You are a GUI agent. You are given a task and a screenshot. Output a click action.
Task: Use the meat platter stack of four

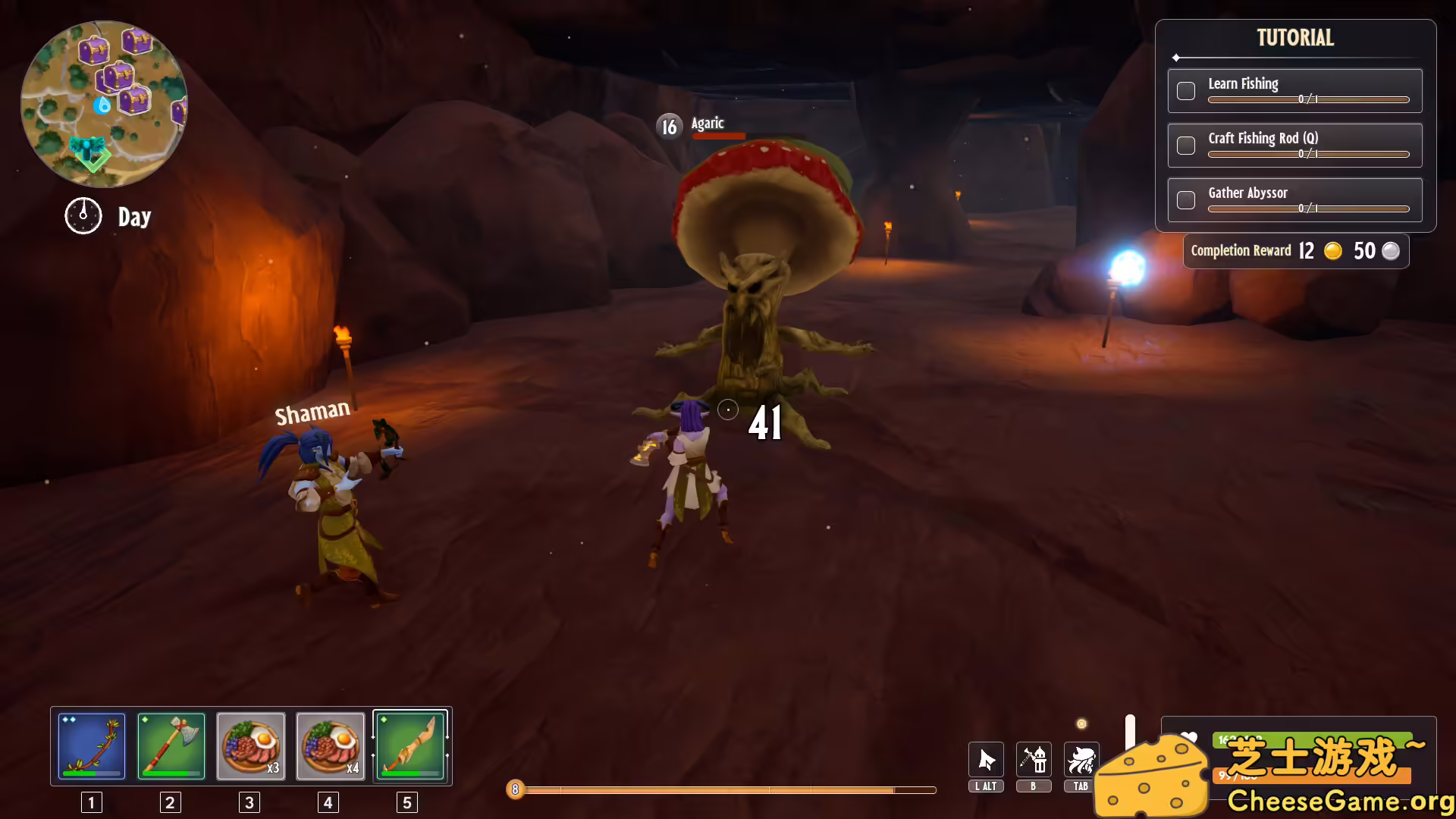coord(330,746)
